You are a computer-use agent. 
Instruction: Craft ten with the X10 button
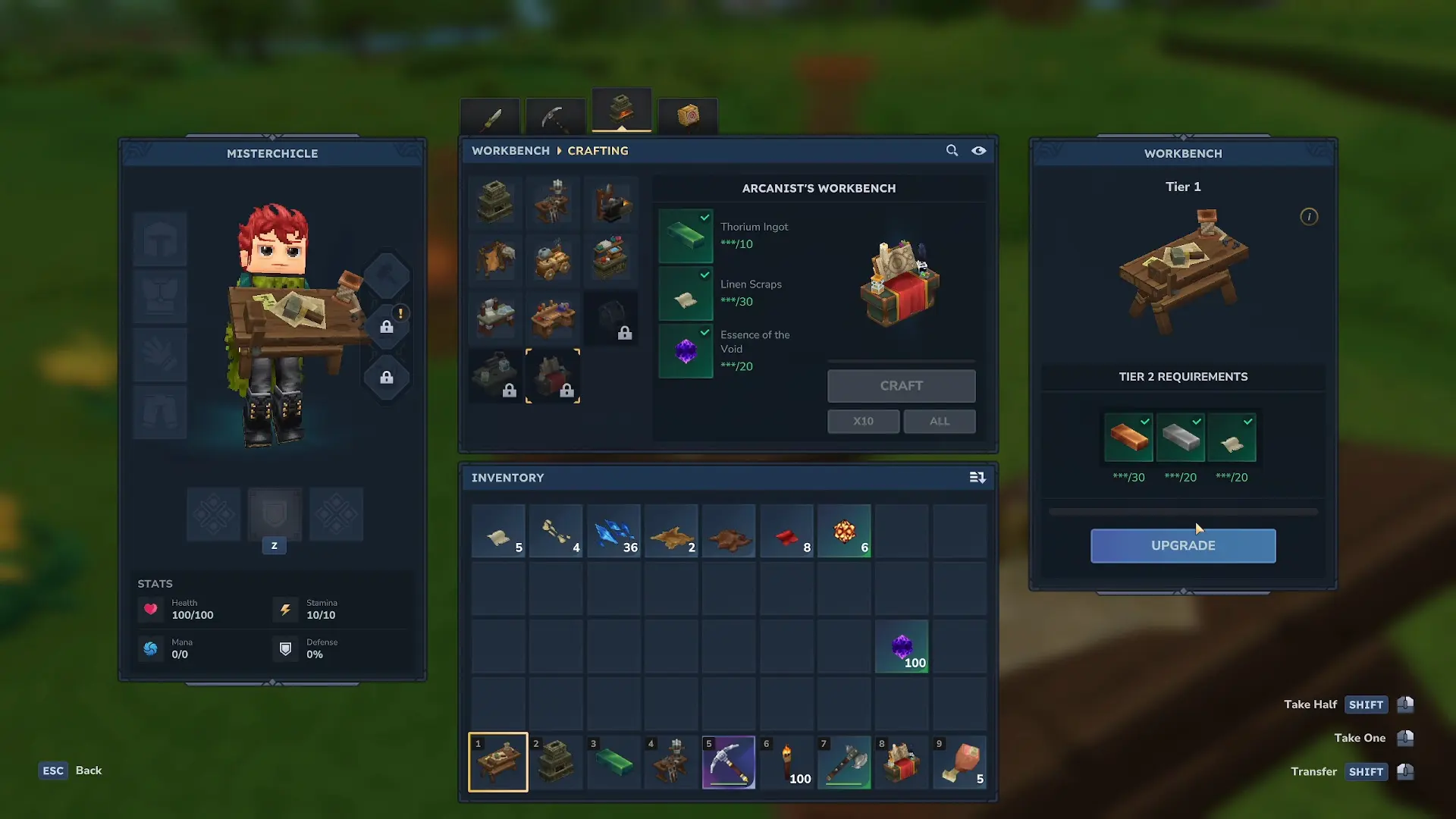coord(863,421)
